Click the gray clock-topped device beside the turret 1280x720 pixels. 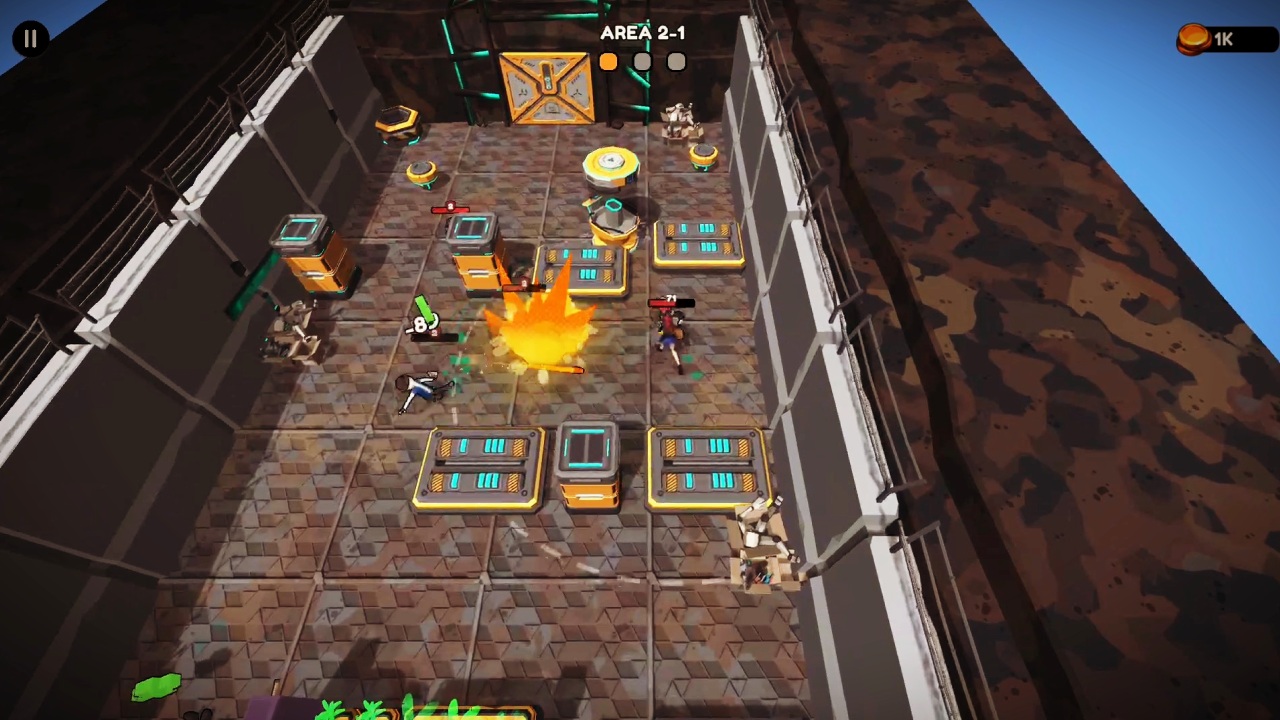[x=612, y=218]
